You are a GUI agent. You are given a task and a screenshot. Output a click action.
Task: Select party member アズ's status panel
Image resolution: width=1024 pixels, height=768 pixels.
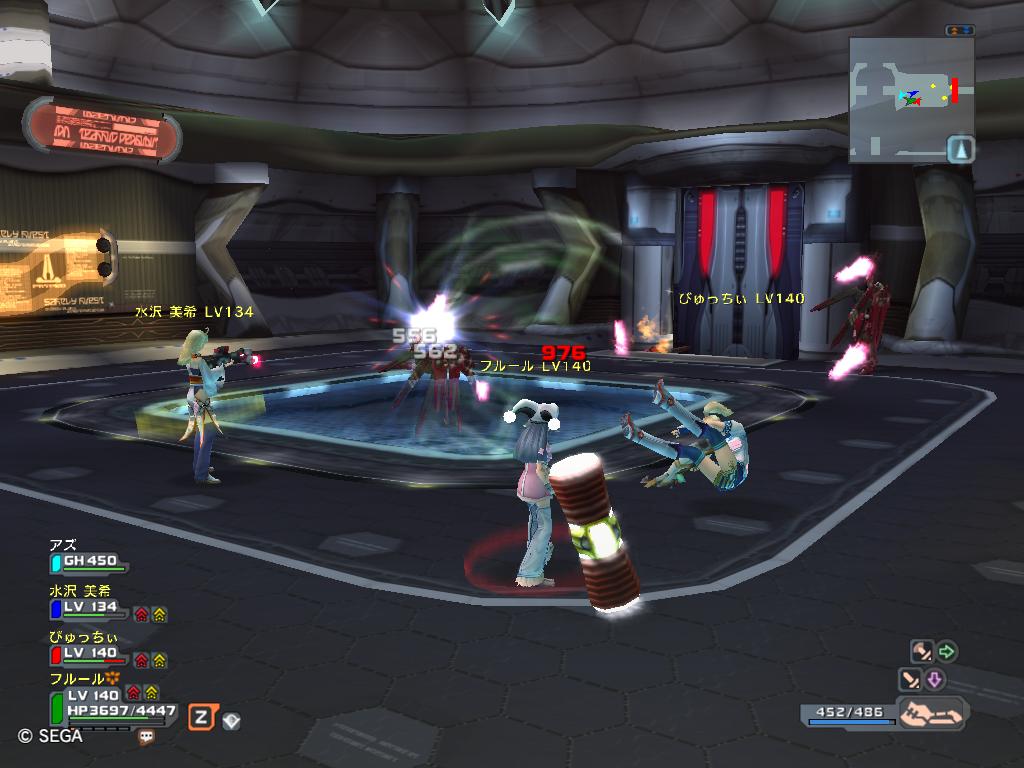(x=88, y=563)
